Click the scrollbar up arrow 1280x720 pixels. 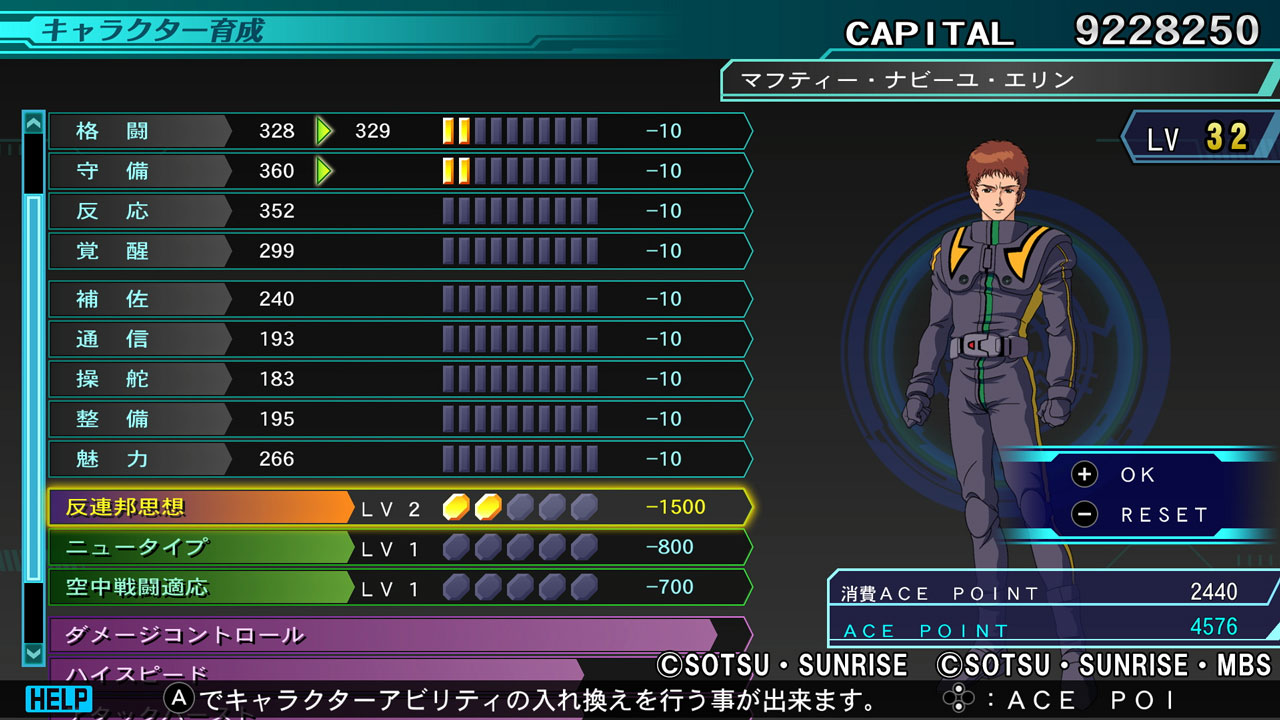pos(34,123)
